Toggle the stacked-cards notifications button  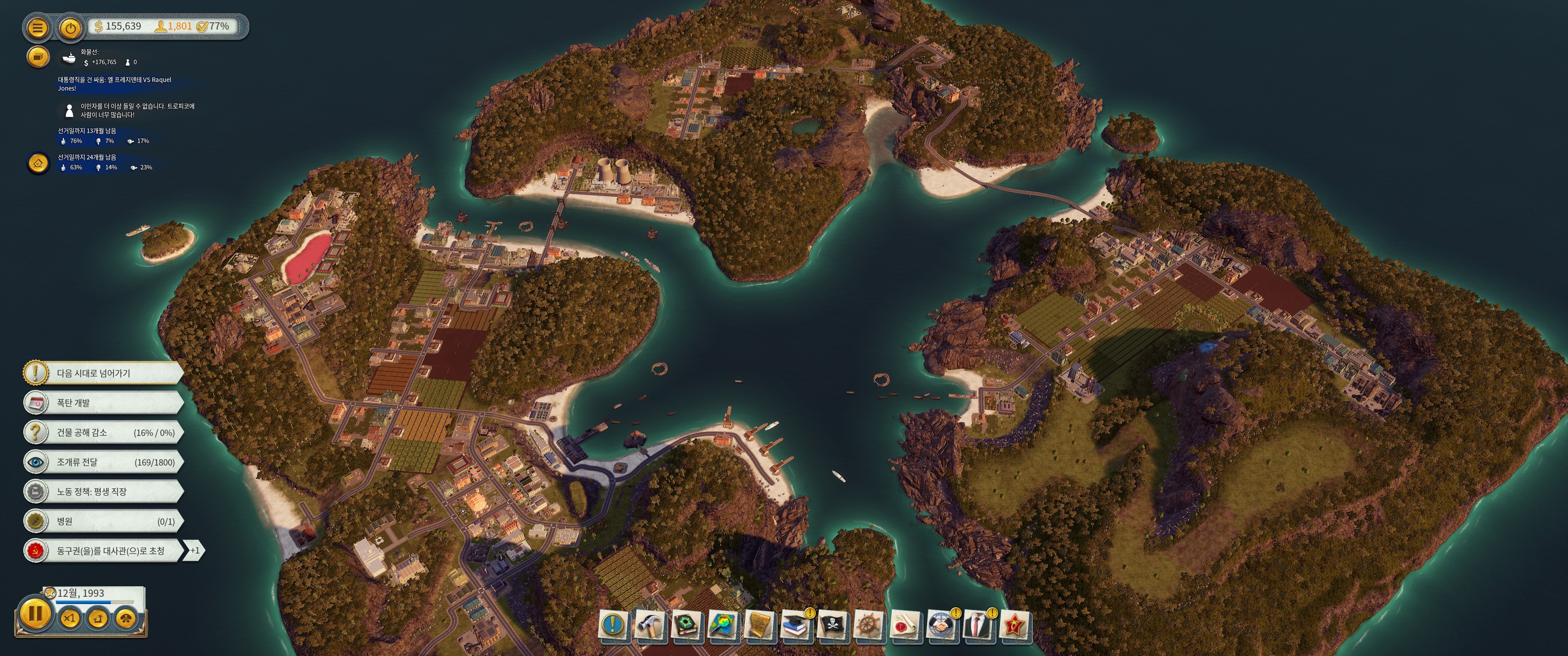(x=38, y=57)
